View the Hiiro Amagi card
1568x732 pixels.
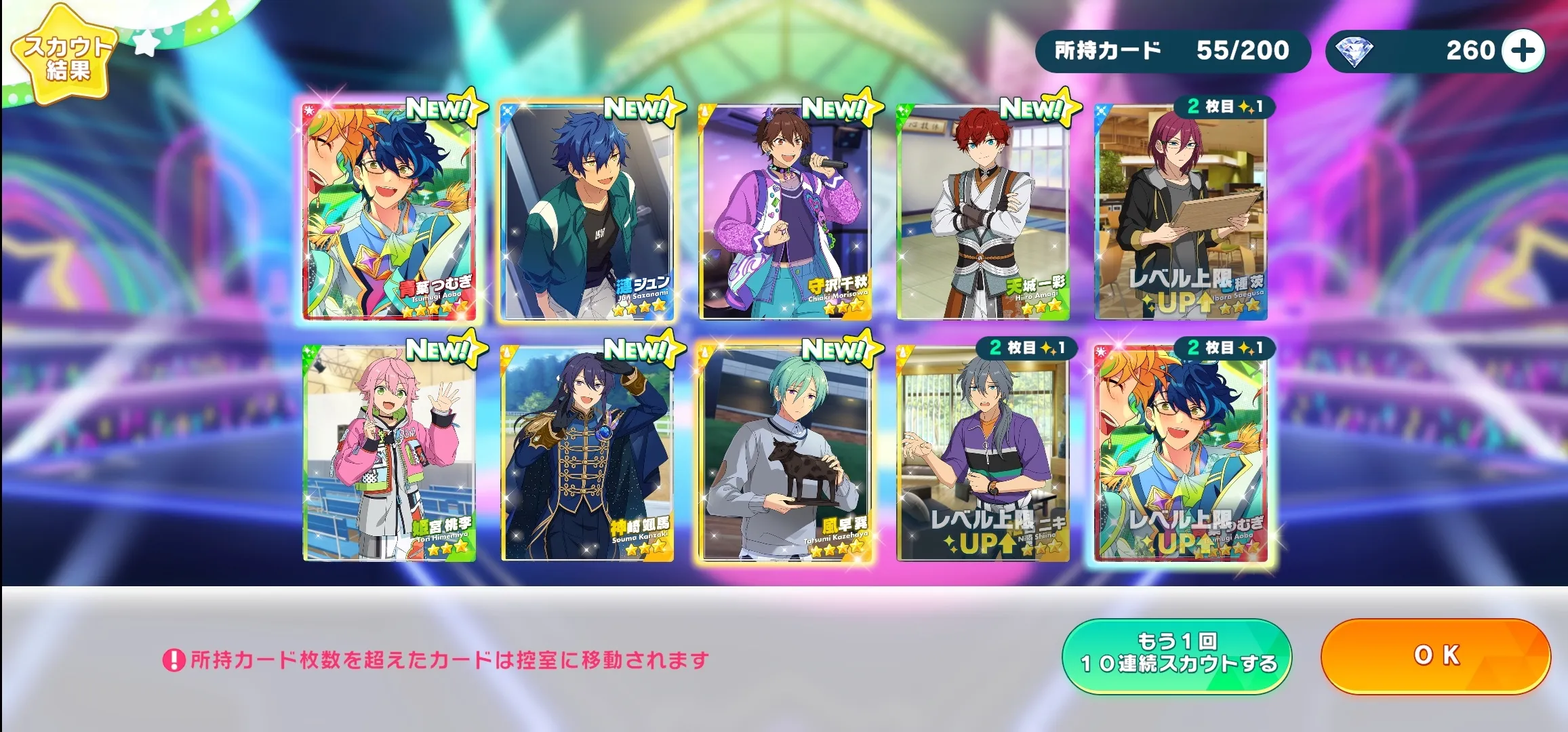(983, 211)
